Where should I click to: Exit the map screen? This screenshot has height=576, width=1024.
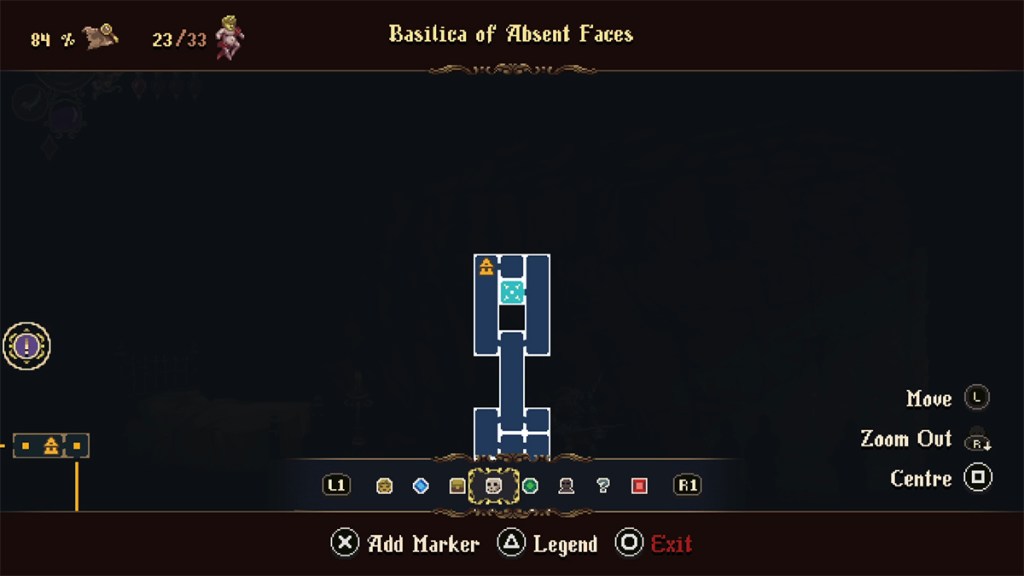click(x=655, y=544)
